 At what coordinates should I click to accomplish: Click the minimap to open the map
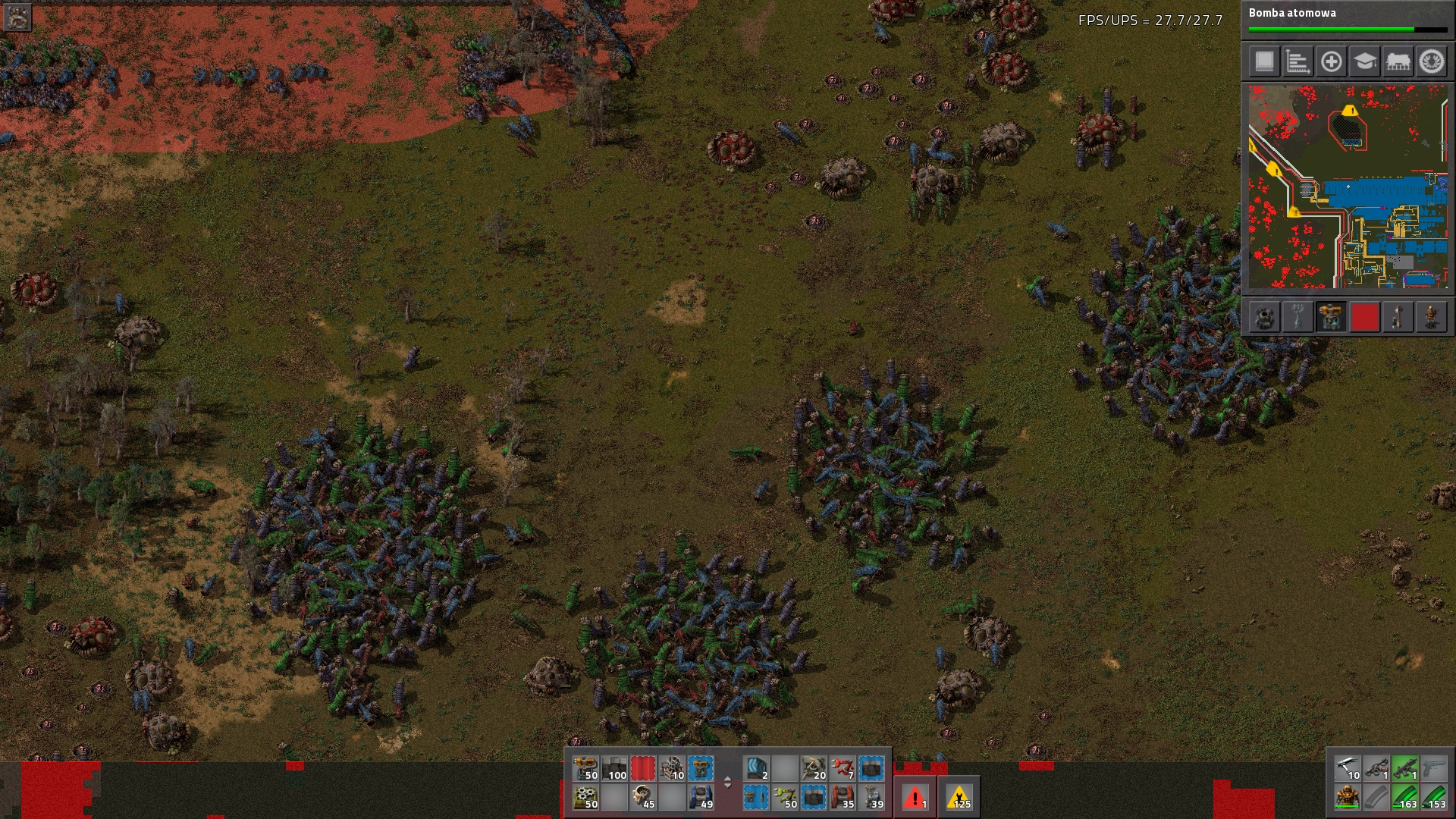(x=1348, y=187)
